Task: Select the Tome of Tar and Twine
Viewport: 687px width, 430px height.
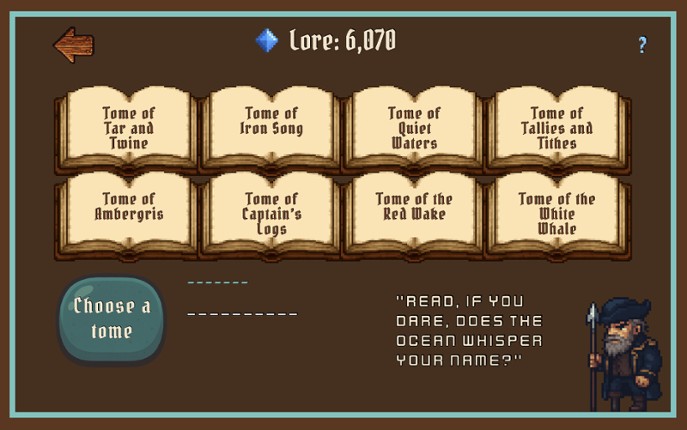Action: (x=129, y=128)
